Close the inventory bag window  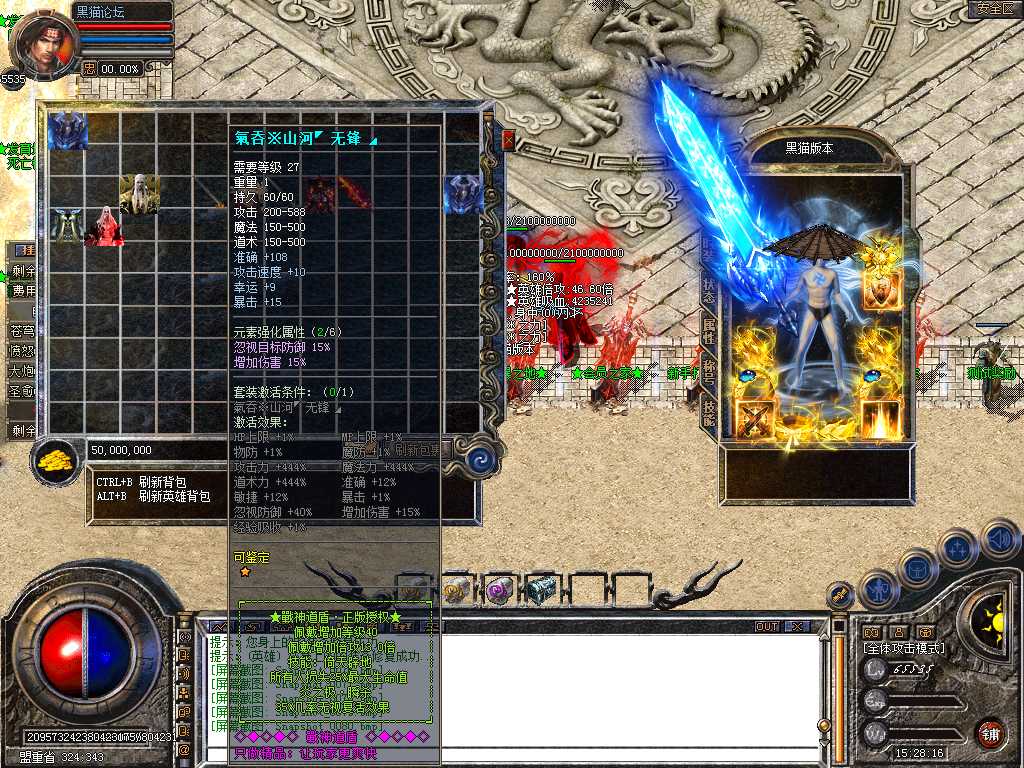coord(507,139)
